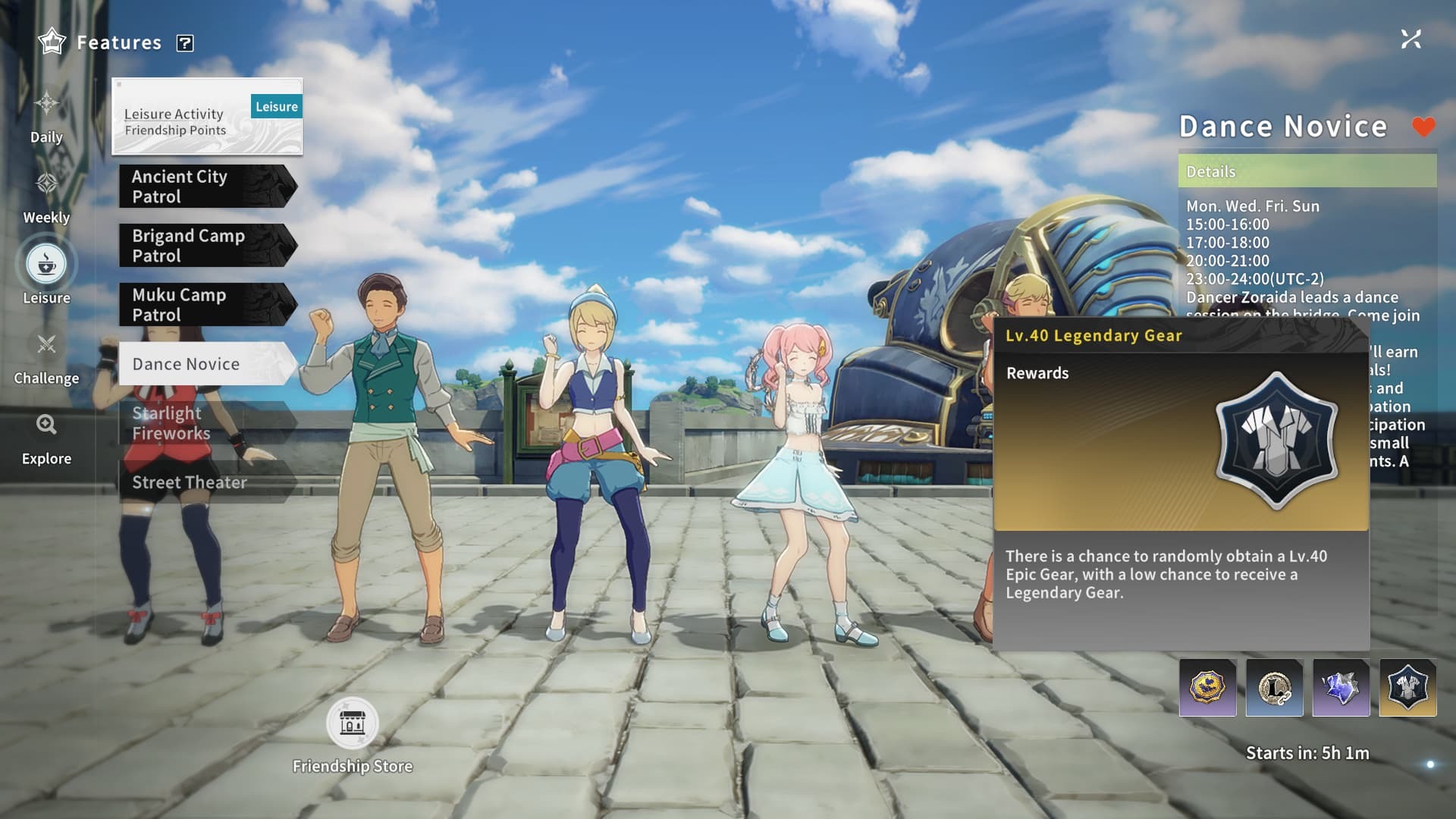Switch to the Weekly tab

(x=46, y=197)
